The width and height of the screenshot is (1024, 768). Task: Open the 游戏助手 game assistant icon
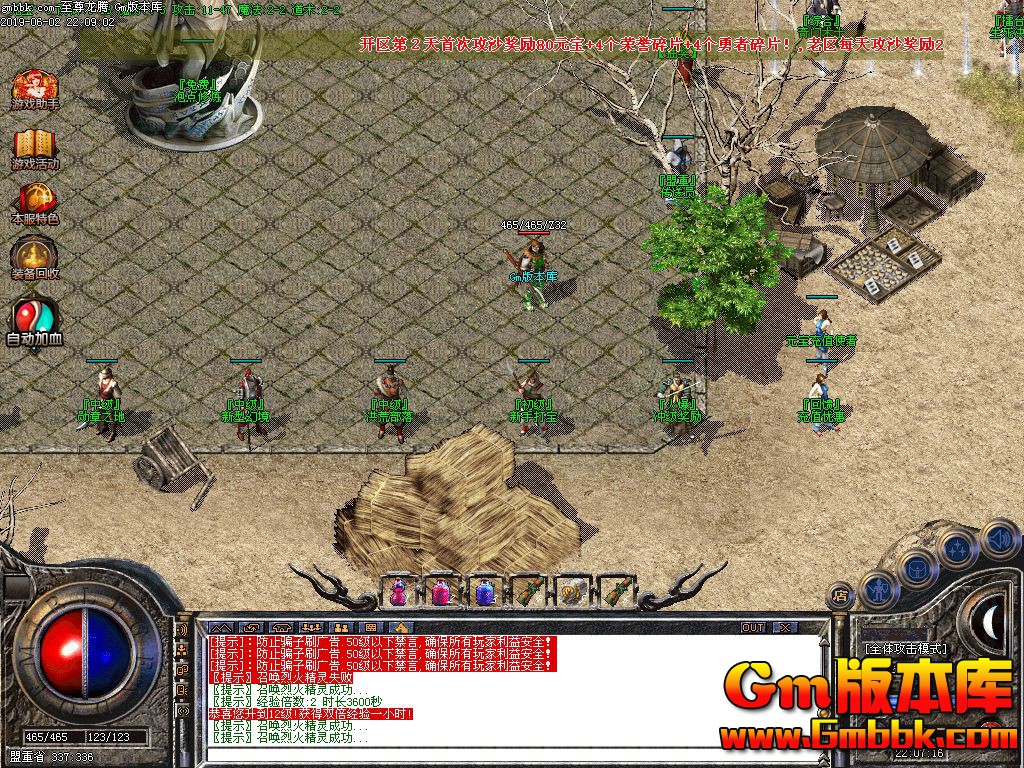click(x=35, y=88)
